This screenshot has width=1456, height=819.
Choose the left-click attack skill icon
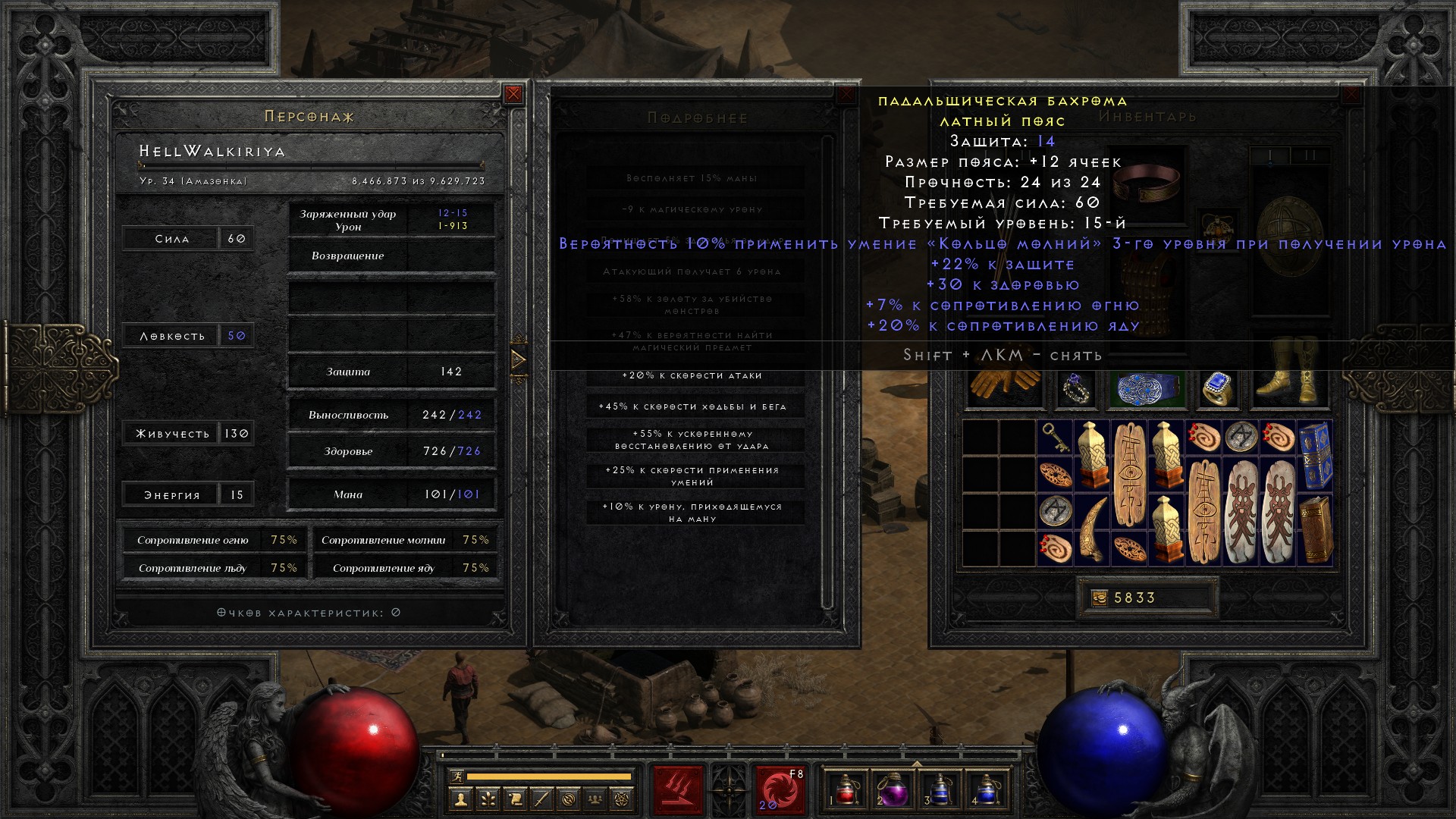click(678, 790)
